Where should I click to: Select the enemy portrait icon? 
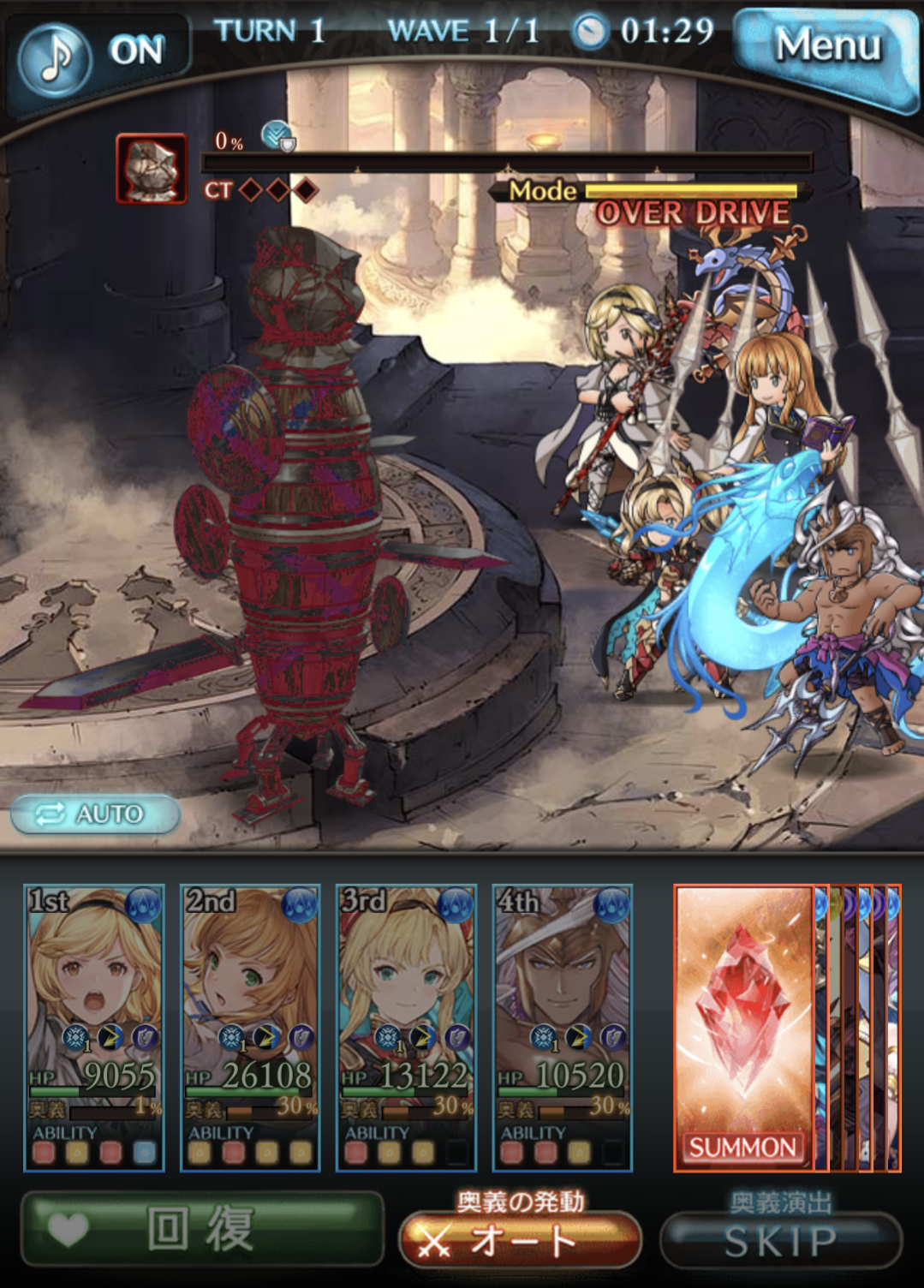click(x=152, y=169)
